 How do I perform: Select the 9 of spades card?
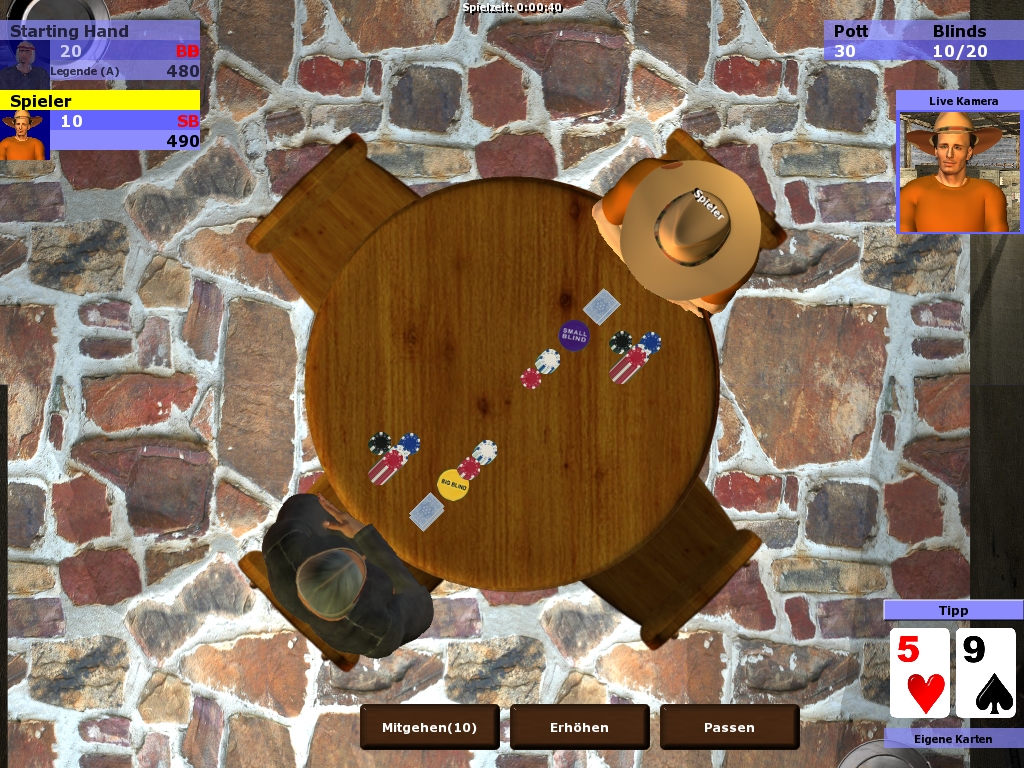tap(986, 673)
